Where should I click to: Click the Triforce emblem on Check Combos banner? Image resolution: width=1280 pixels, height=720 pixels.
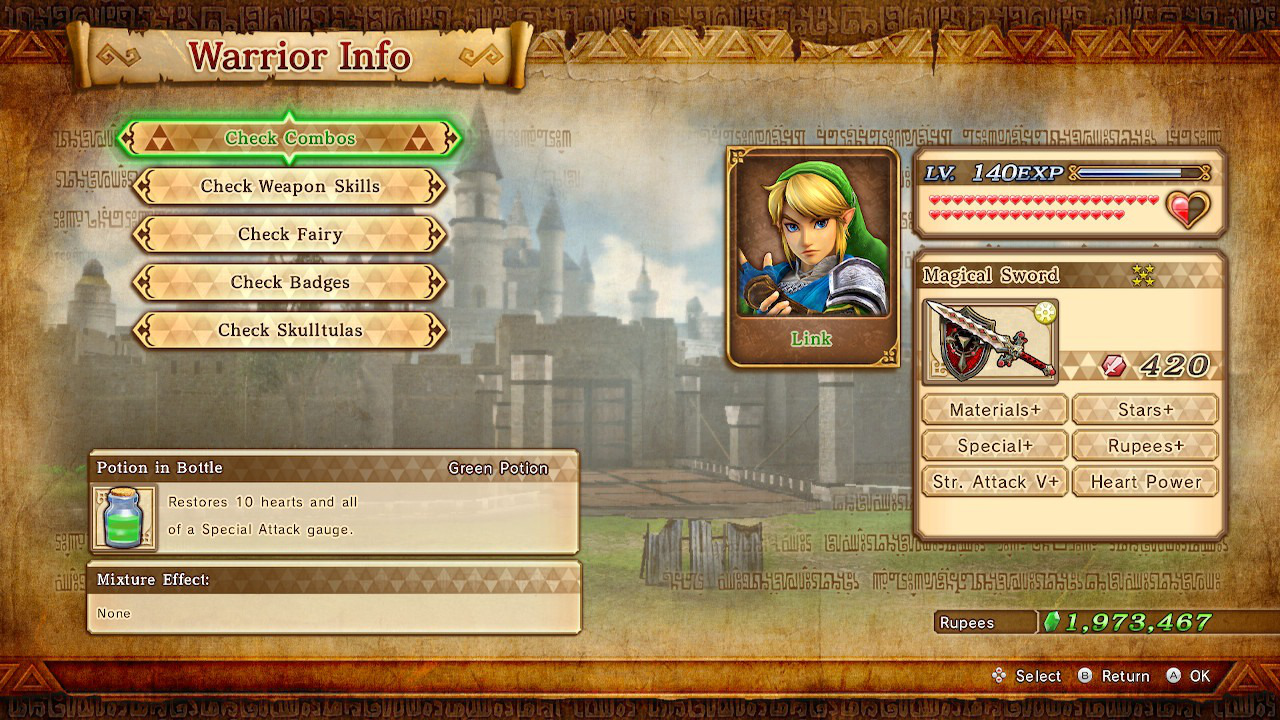point(160,138)
